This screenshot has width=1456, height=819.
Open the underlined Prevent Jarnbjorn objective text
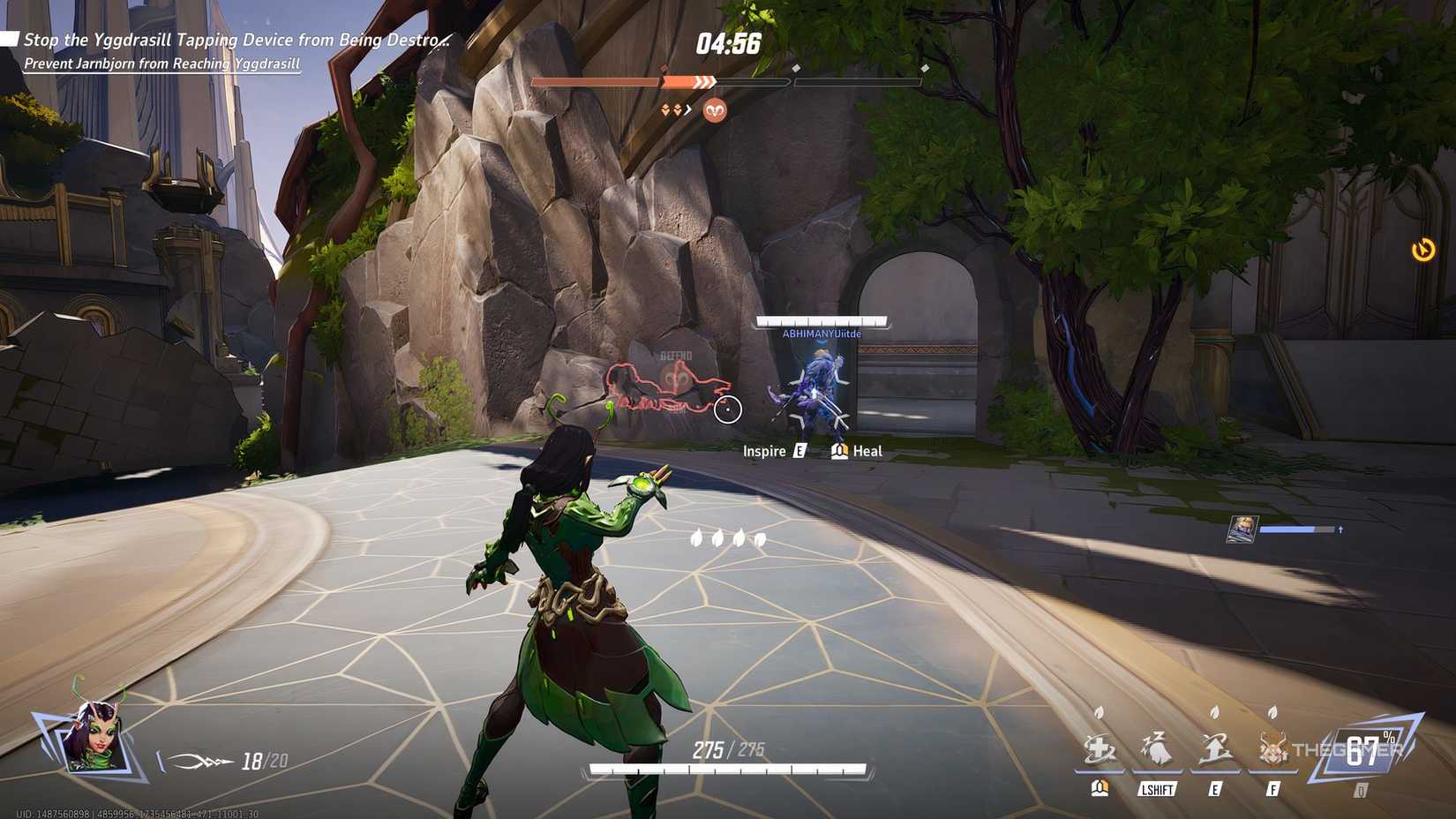tap(160, 64)
